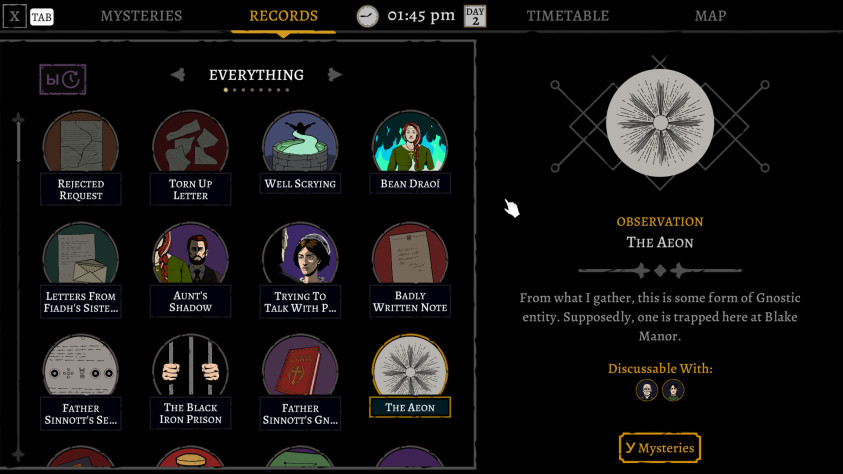Switch to the Mysteries tab
This screenshot has height=474, width=843.
coord(141,16)
